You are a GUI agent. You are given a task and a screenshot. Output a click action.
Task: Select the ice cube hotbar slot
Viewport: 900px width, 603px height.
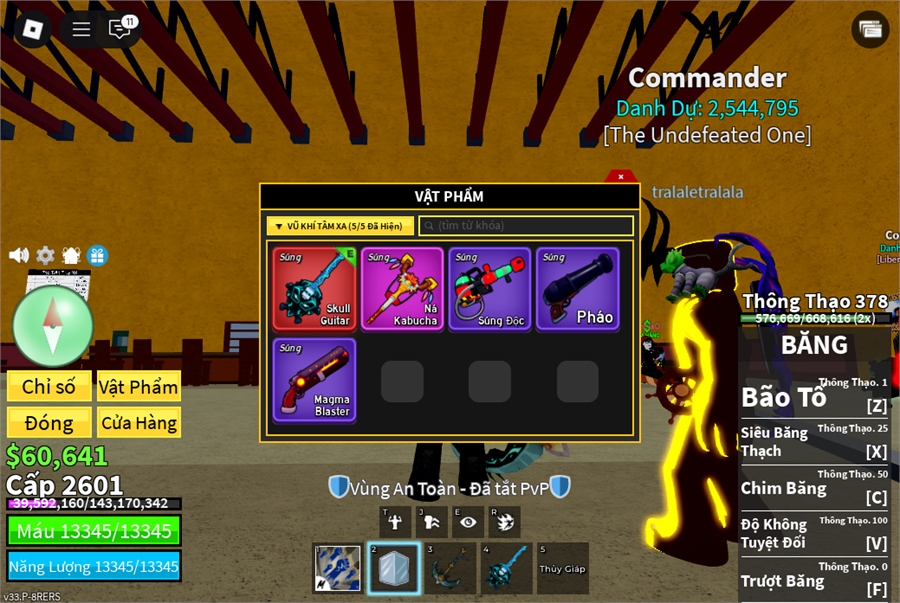coord(393,568)
